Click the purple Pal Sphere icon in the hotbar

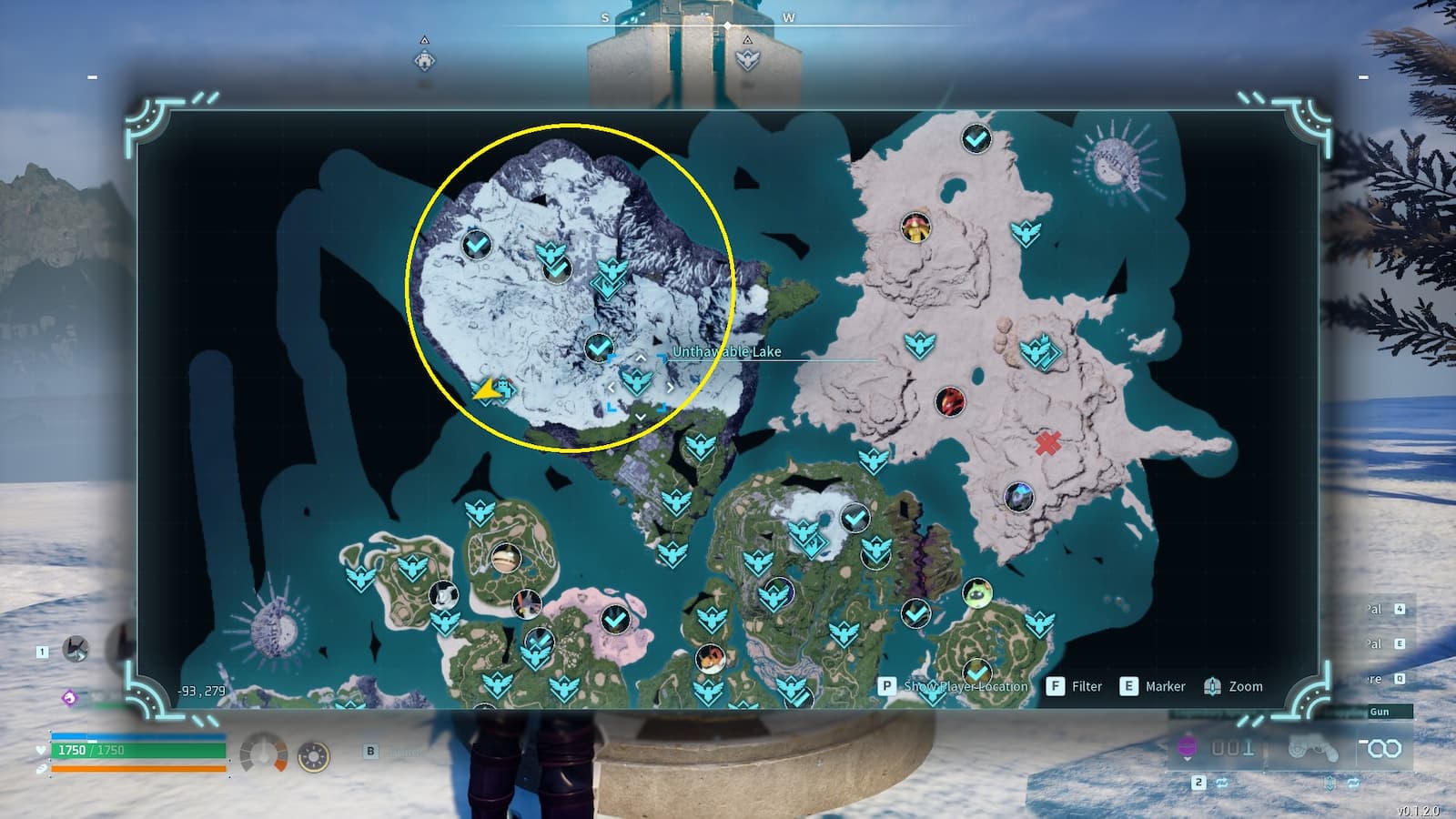pyautogui.click(x=1187, y=746)
